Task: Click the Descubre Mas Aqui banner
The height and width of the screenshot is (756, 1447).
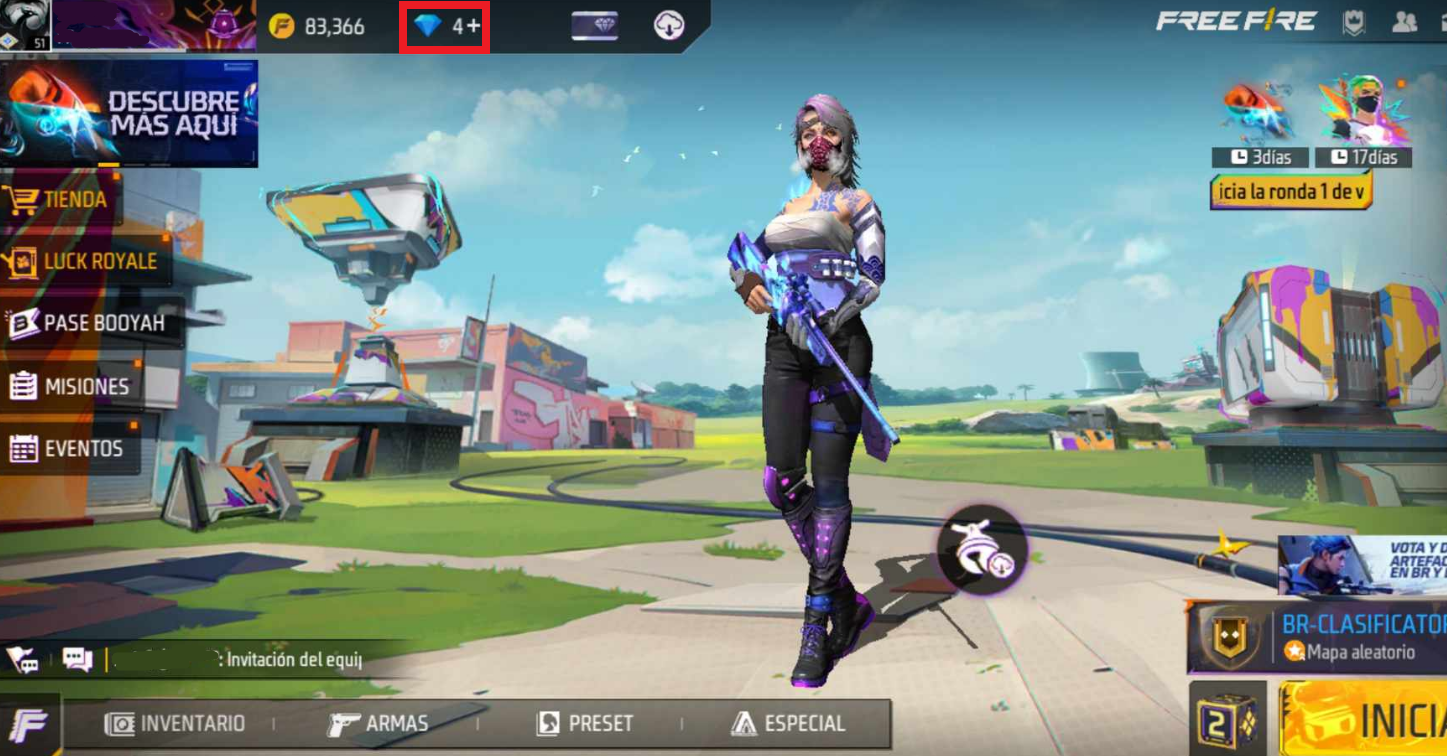Action: pyautogui.click(x=129, y=112)
